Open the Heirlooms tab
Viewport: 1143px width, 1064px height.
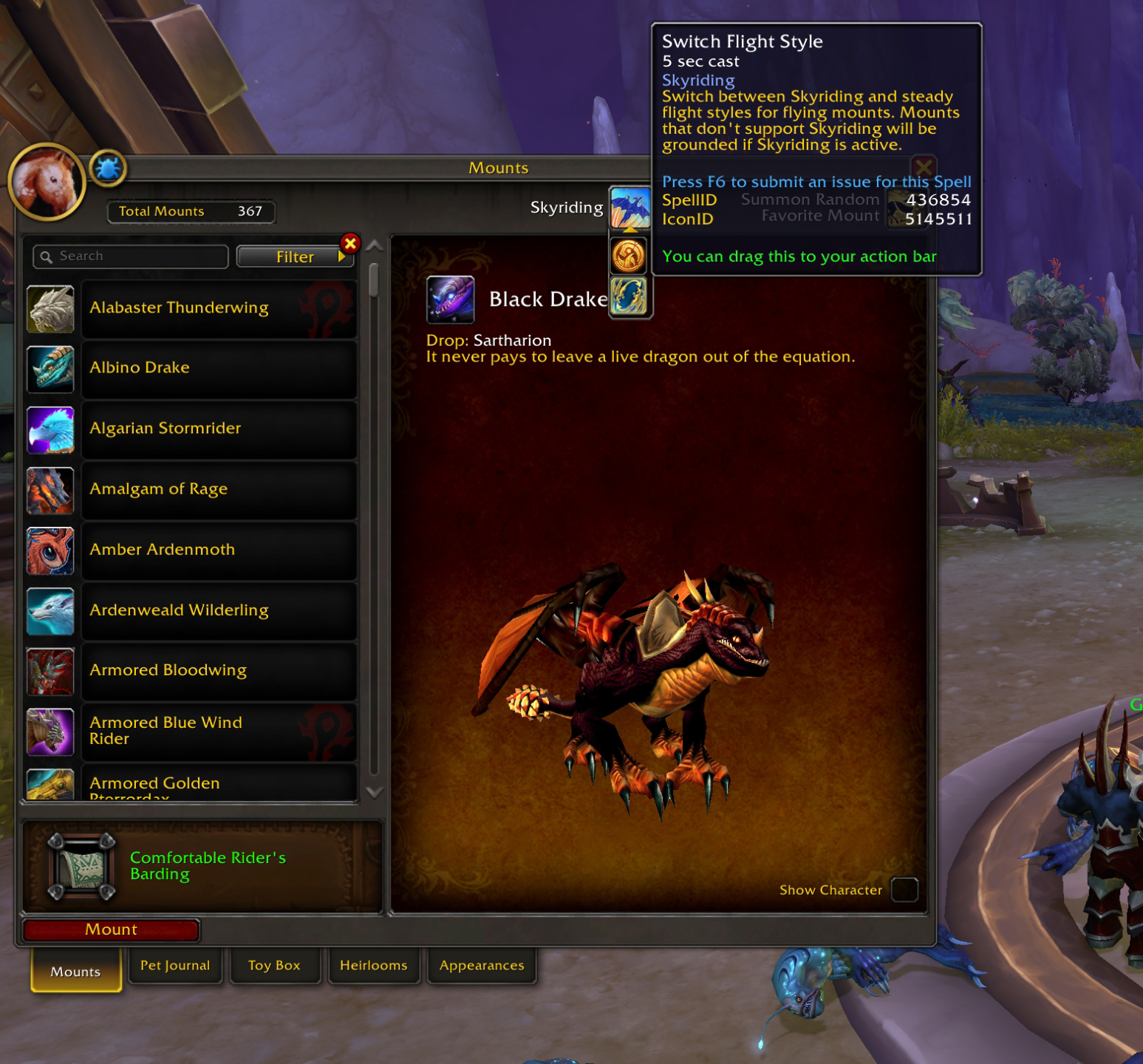click(373, 966)
